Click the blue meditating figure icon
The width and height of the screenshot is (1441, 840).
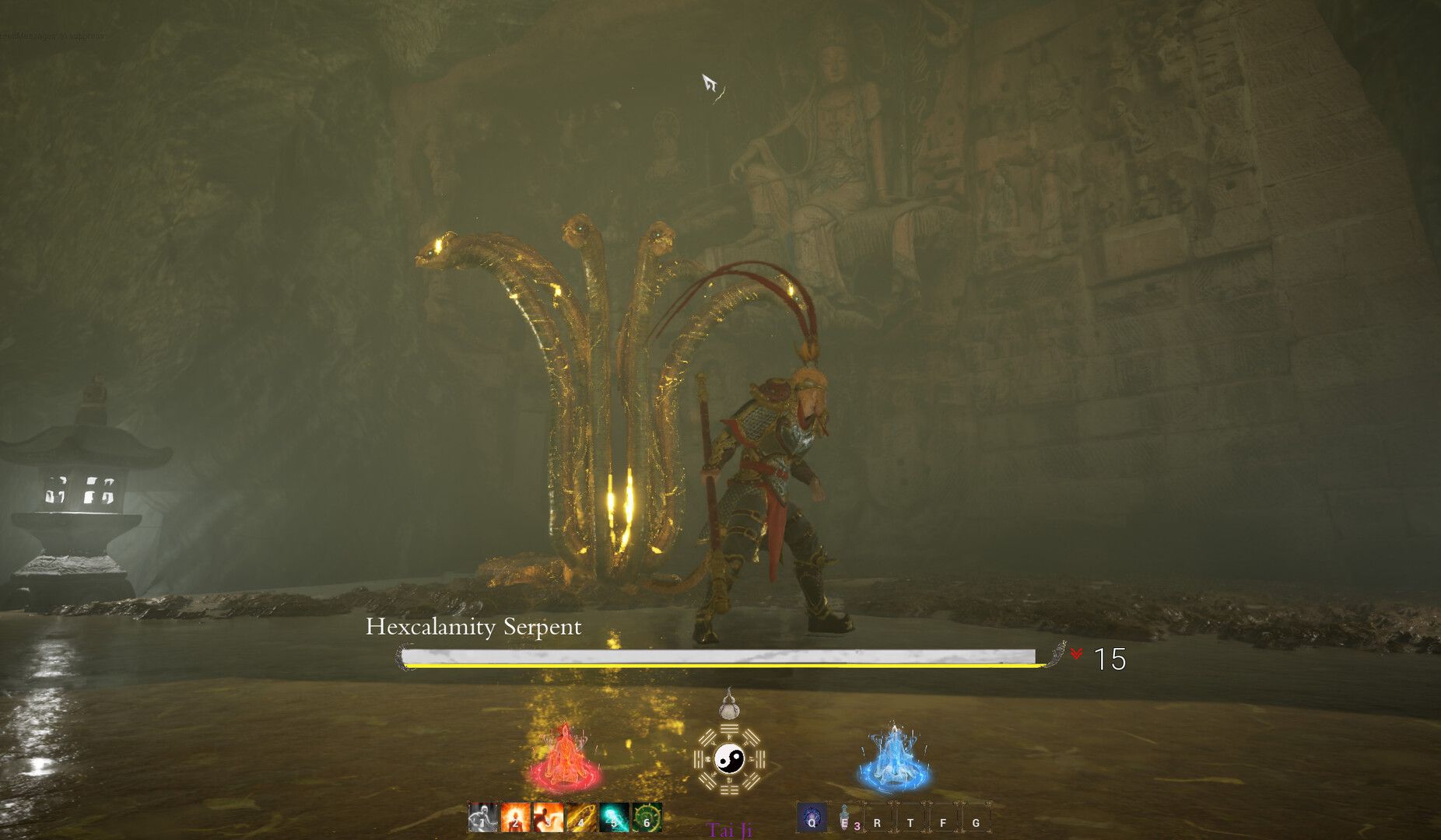coord(894,758)
